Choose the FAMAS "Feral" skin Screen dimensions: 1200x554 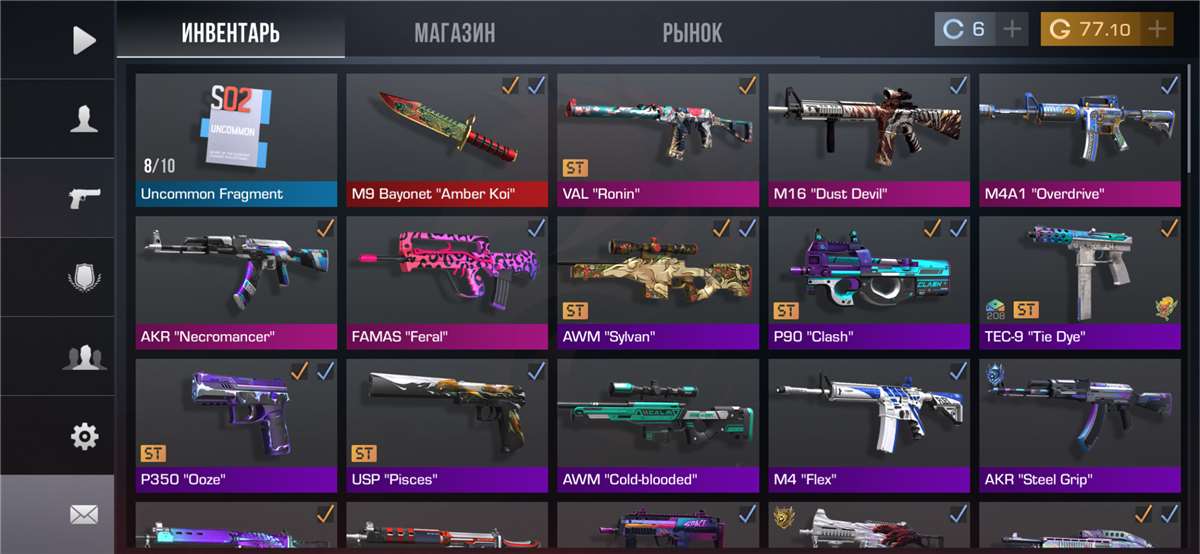pos(447,283)
